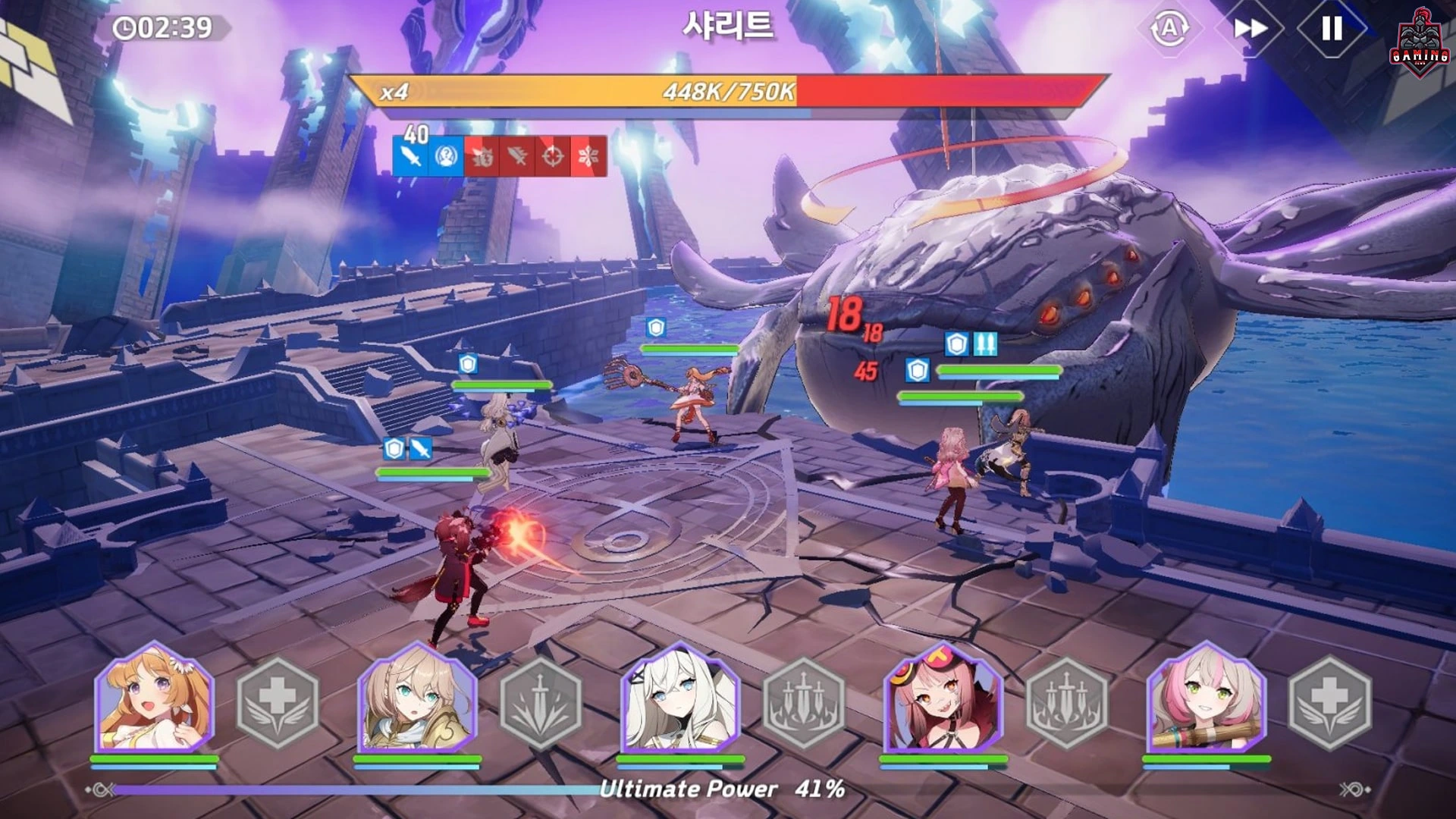The image size is (1456, 819).
Task: Click the Gaming channel logo watermark
Action: pos(1420,44)
